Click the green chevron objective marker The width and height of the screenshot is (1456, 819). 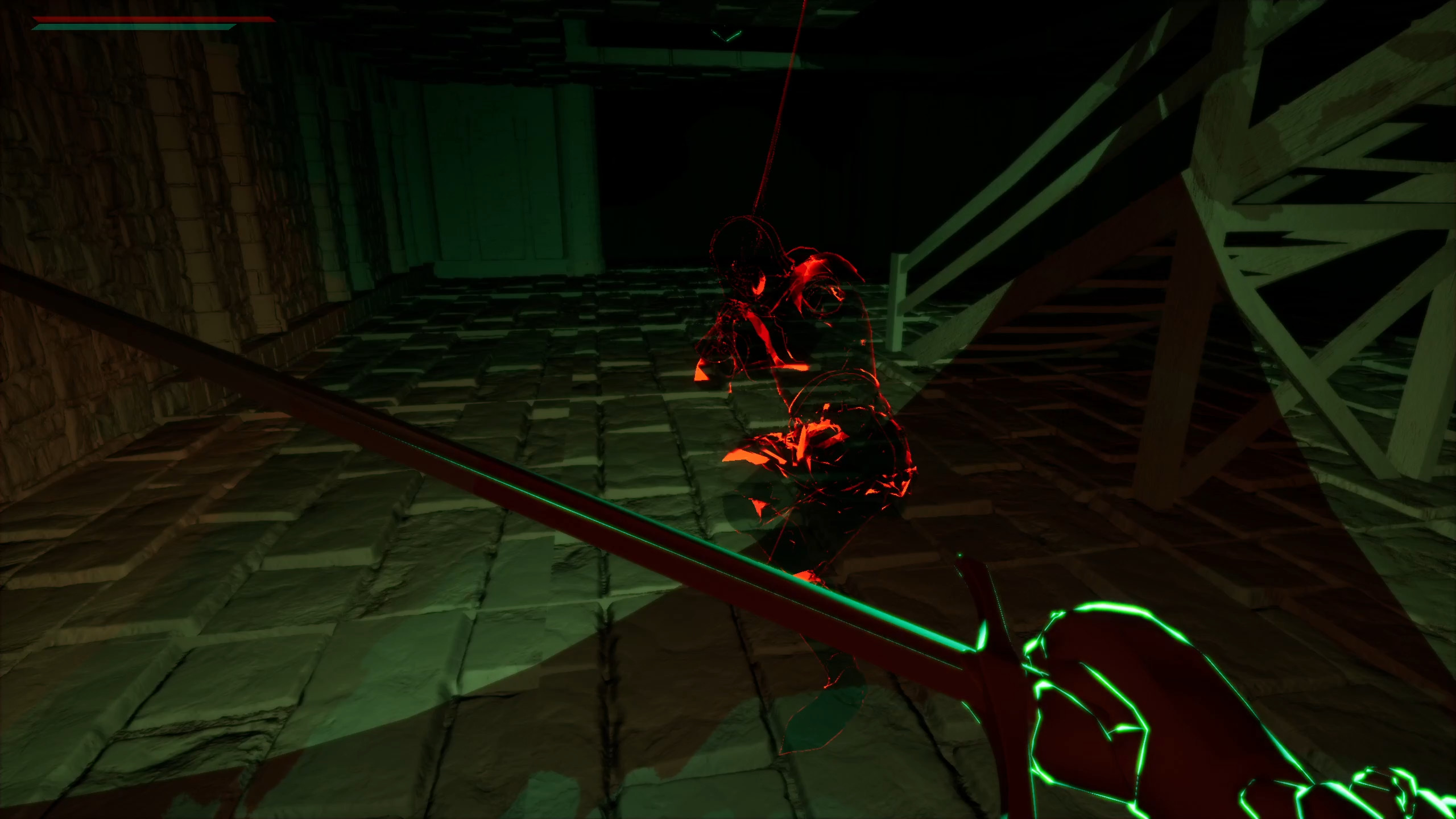(x=725, y=35)
